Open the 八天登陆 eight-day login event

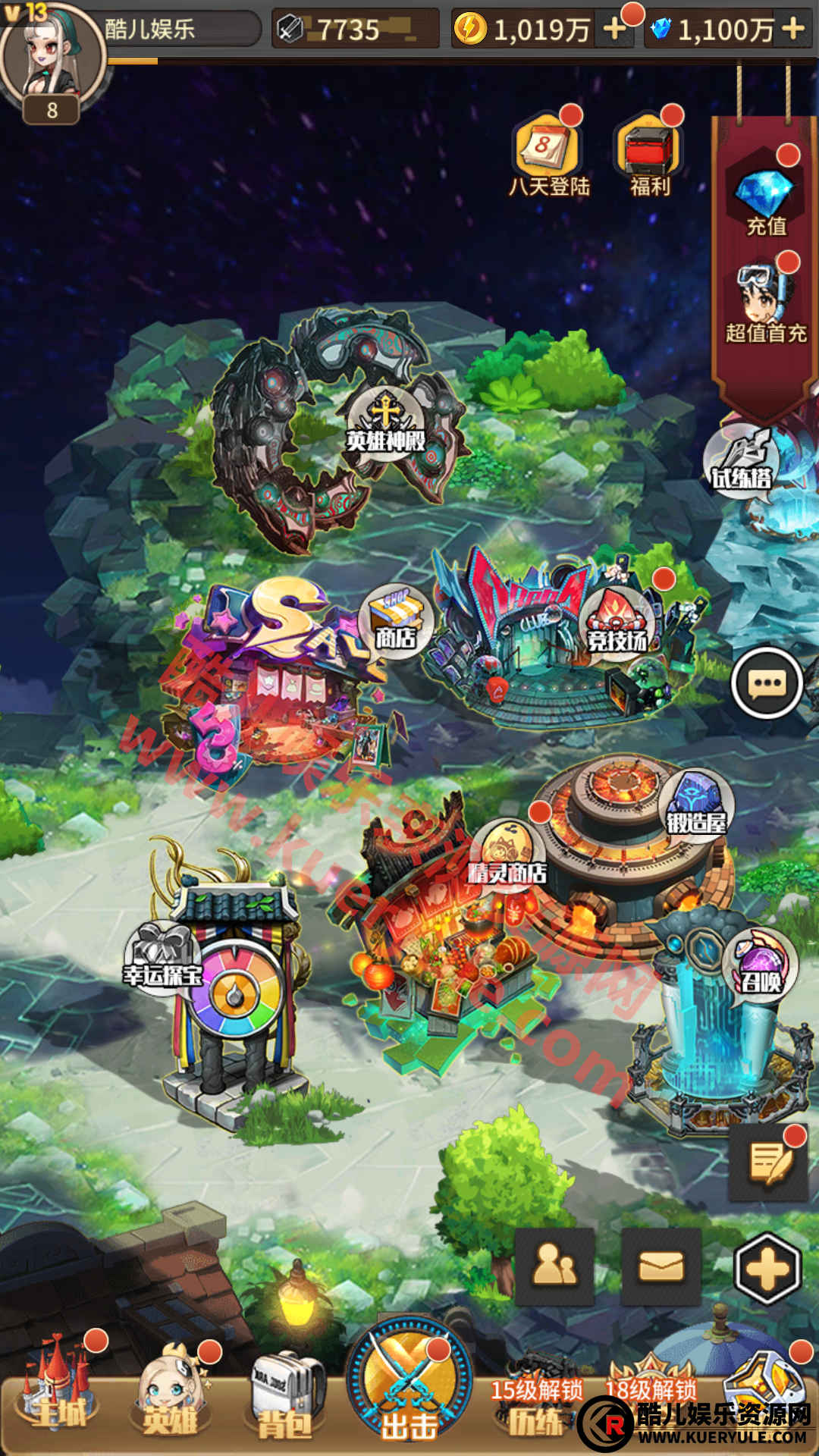tap(548, 152)
